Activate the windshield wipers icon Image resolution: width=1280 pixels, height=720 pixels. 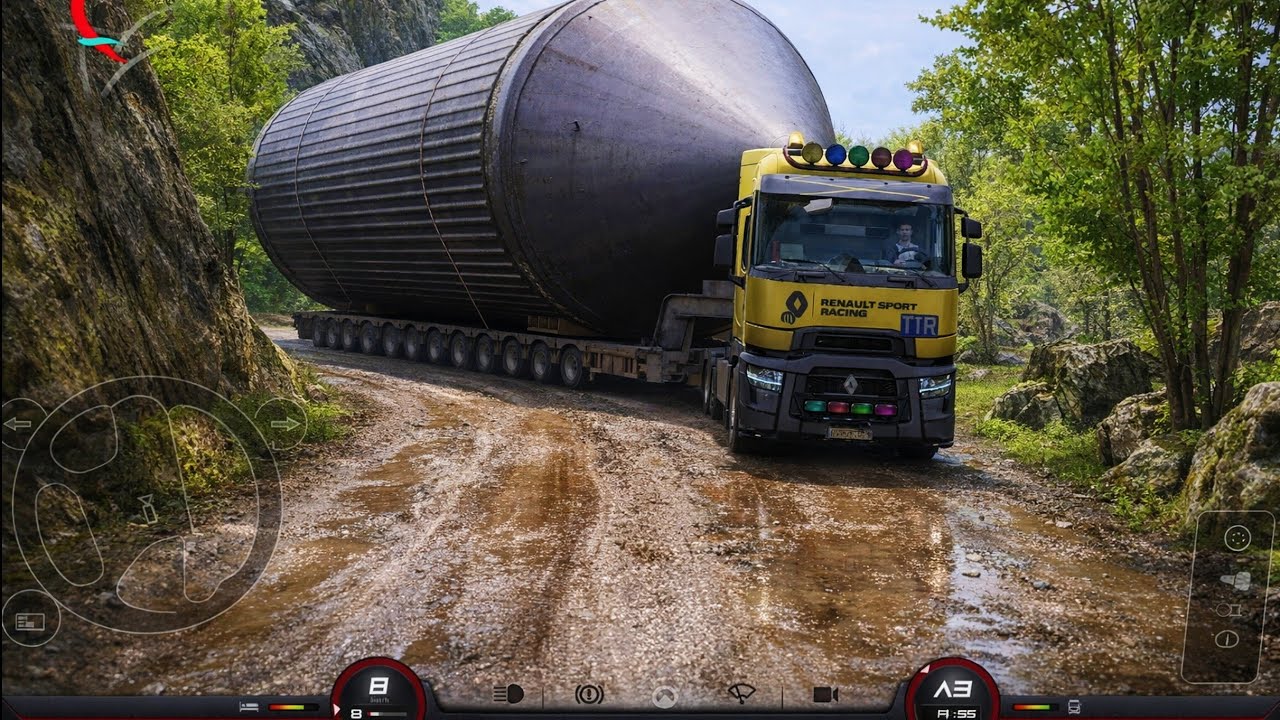point(741,694)
